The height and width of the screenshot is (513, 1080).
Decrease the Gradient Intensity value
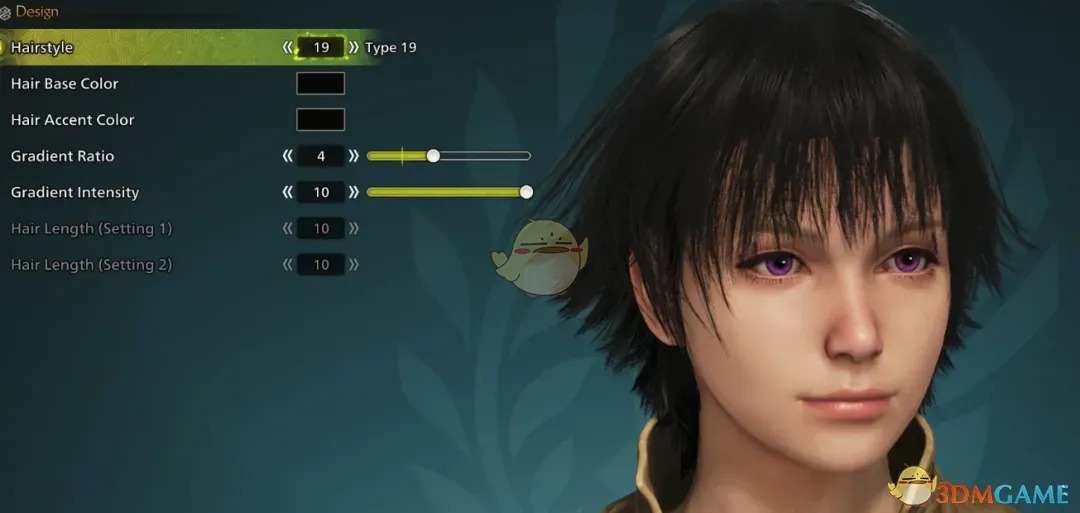pyautogui.click(x=288, y=192)
